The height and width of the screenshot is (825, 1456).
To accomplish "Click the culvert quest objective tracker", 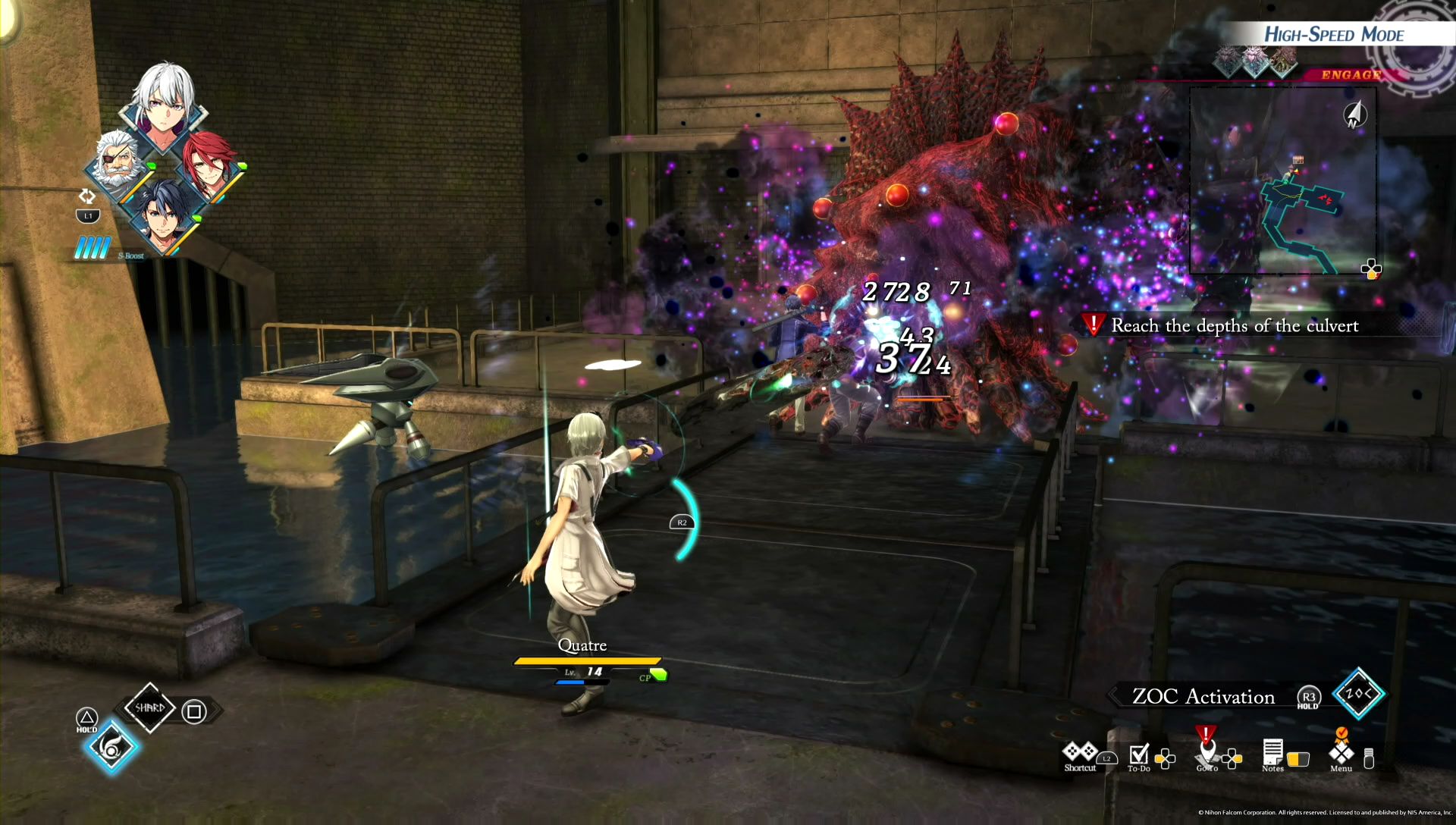I will [x=1234, y=326].
